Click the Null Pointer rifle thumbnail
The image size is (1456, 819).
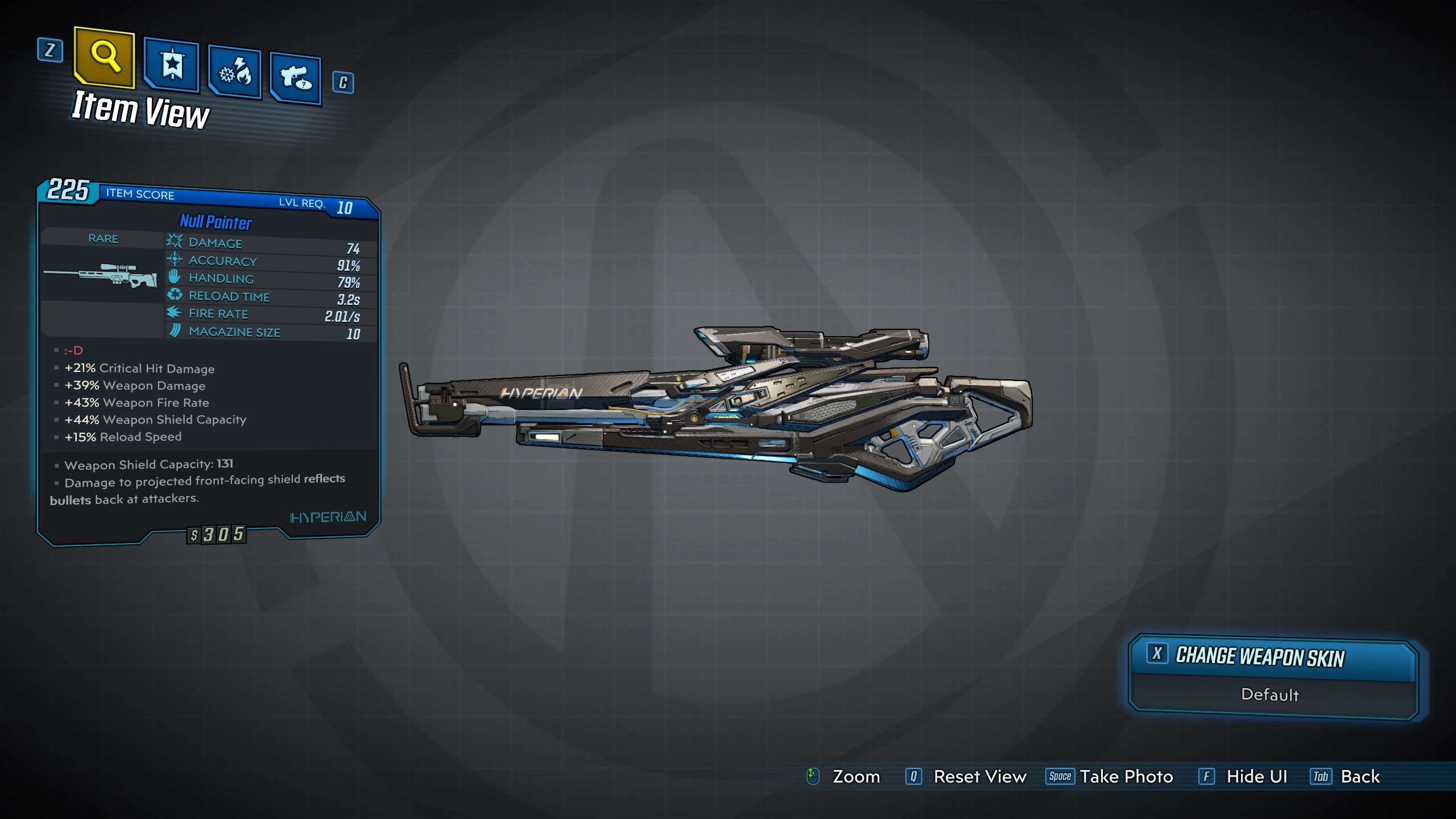[x=101, y=275]
